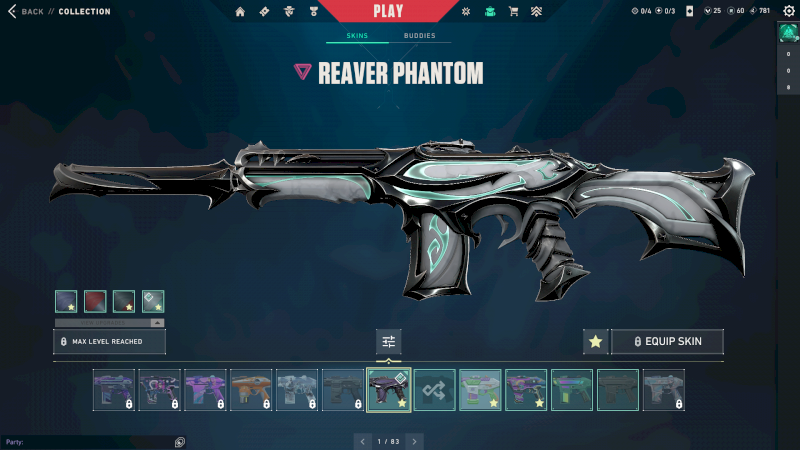The image size is (800, 450).
Task: Pick the orange Phantom skin thumbnail
Action: tap(251, 390)
